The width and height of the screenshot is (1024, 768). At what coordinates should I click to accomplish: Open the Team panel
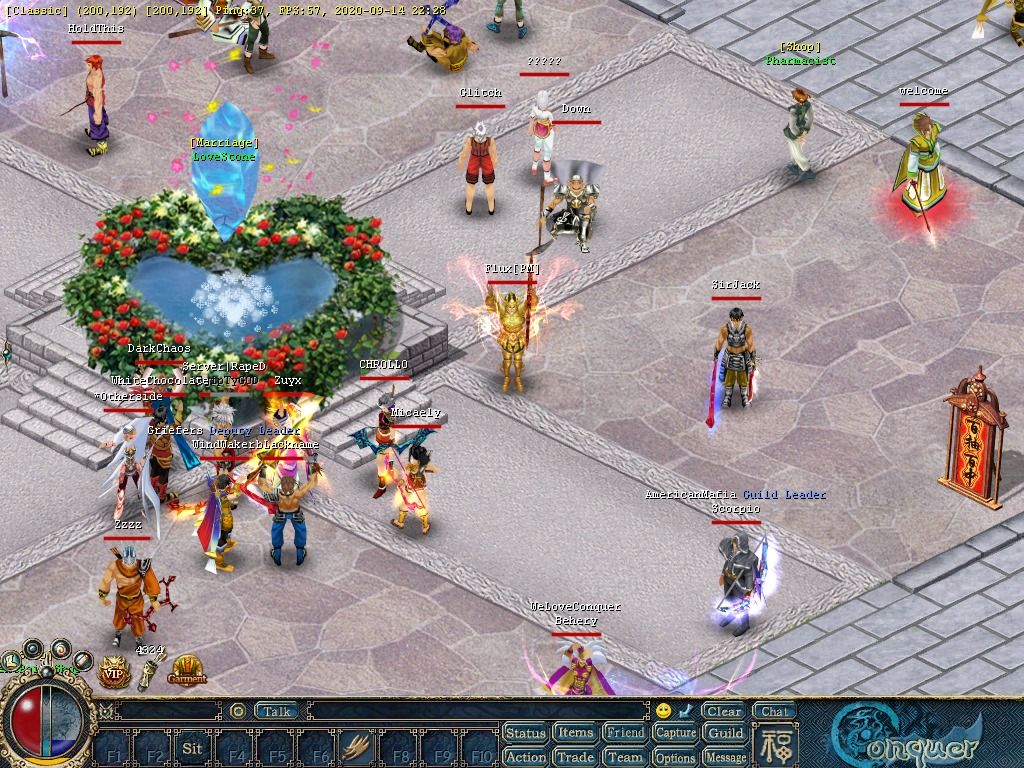click(x=626, y=757)
